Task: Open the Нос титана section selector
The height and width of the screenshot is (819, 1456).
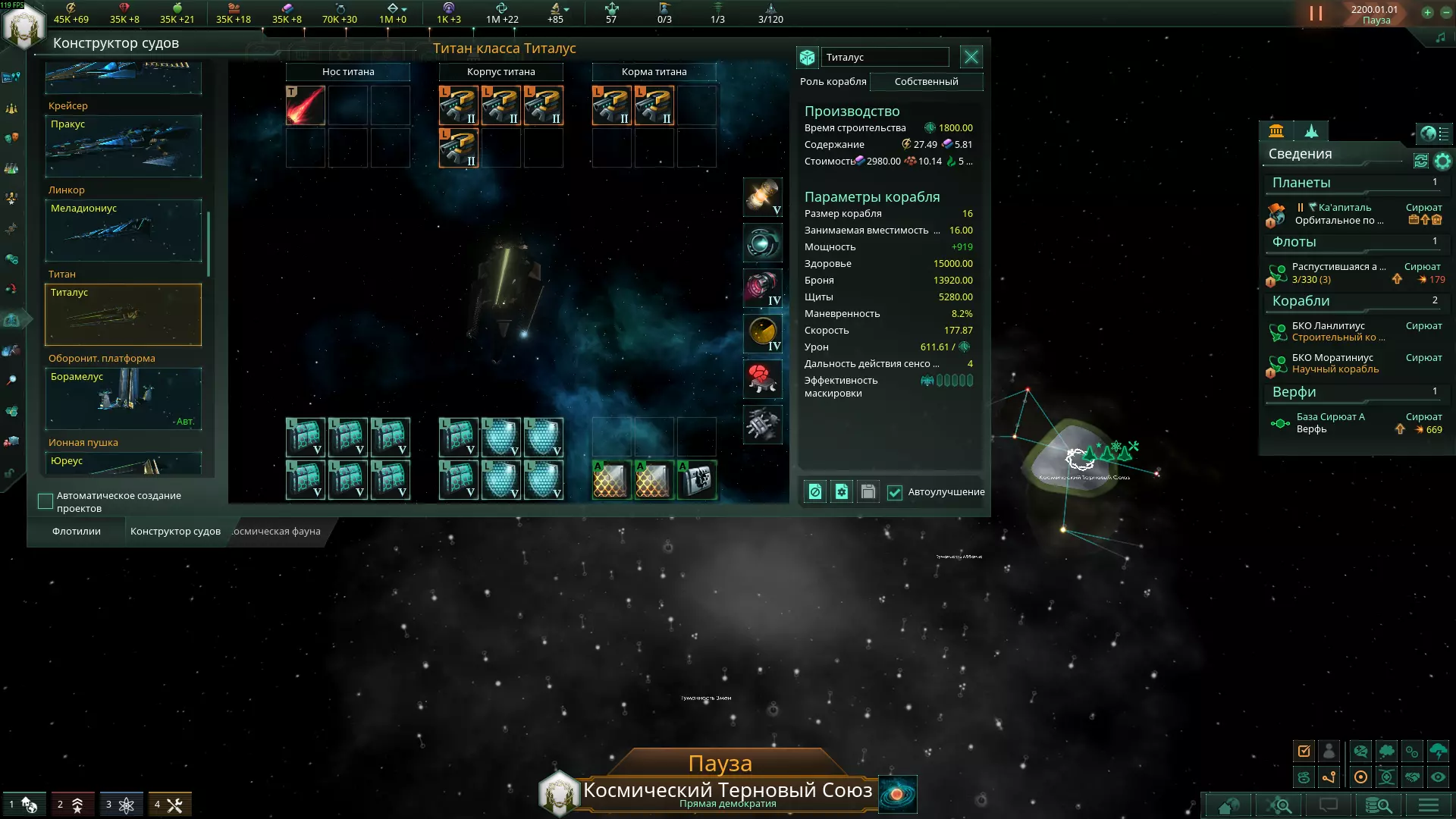Action: point(348,72)
